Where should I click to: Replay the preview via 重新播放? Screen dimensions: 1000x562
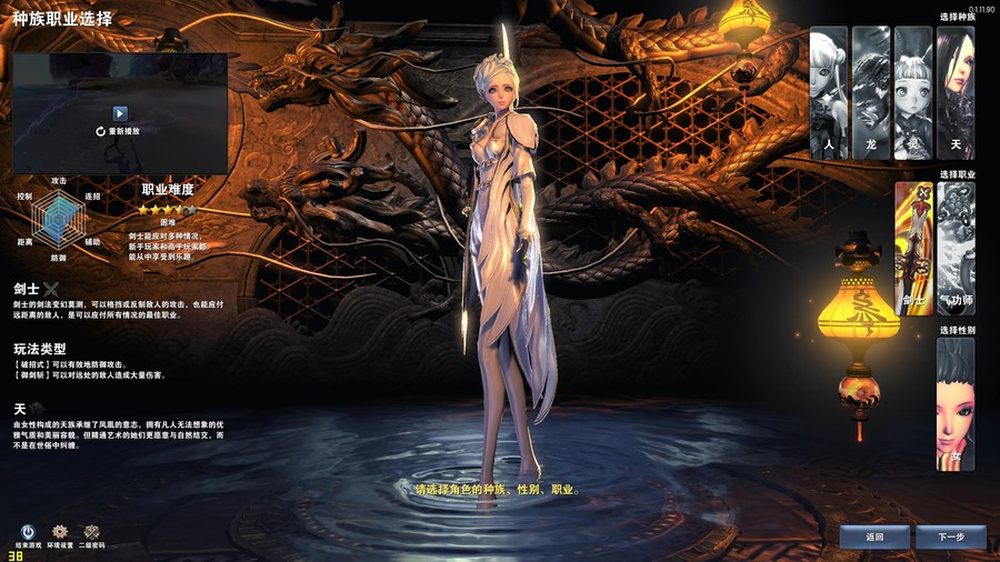pyautogui.click(x=118, y=131)
